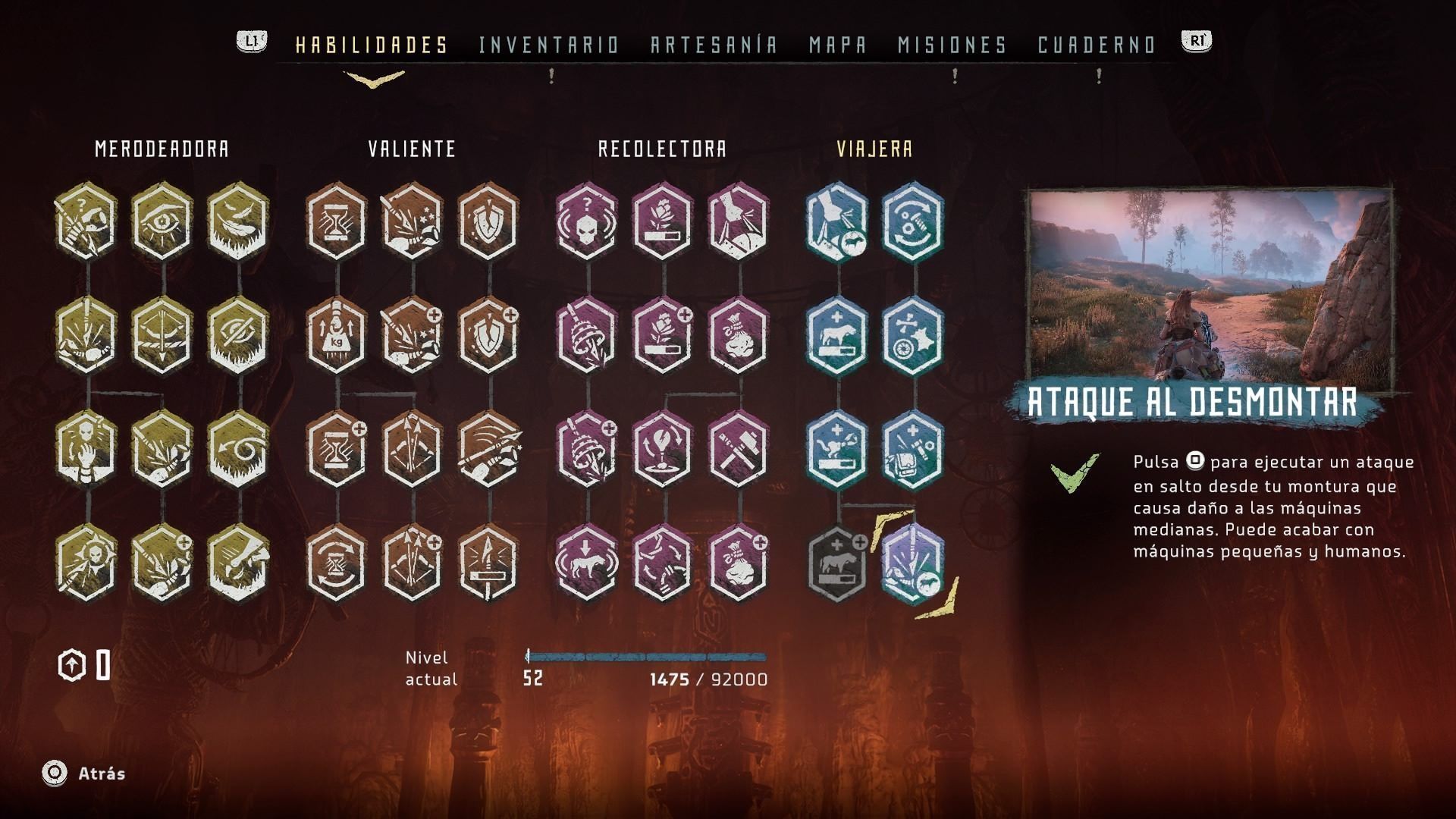Go to the Mapa tab

tap(838, 45)
